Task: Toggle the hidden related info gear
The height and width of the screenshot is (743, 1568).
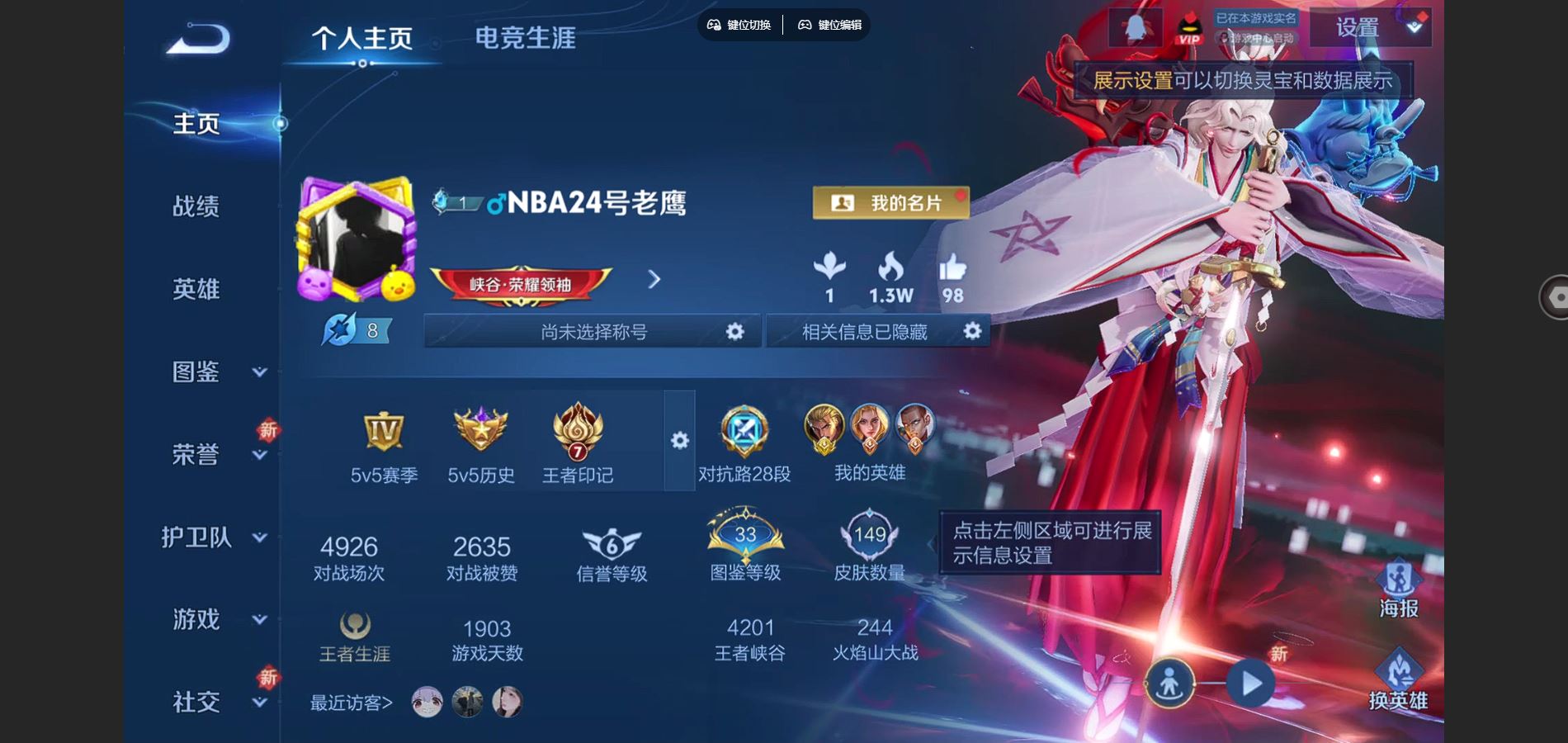Action: pyautogui.click(x=971, y=331)
